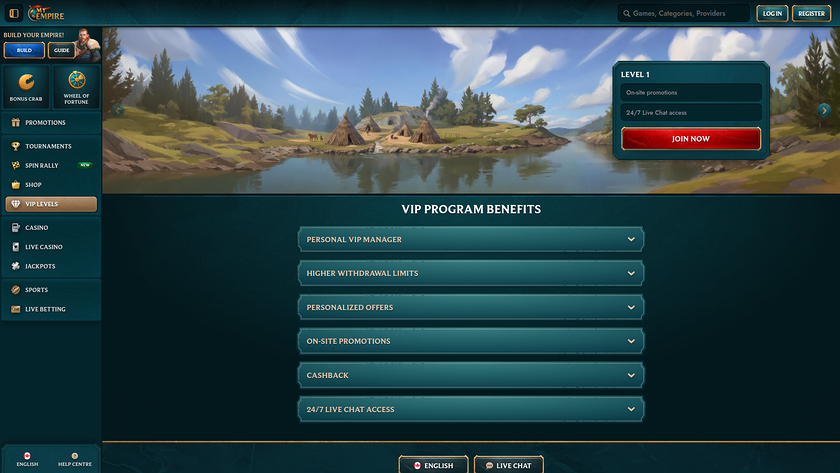Expand Personal VIP Manager benefit

tap(471, 240)
